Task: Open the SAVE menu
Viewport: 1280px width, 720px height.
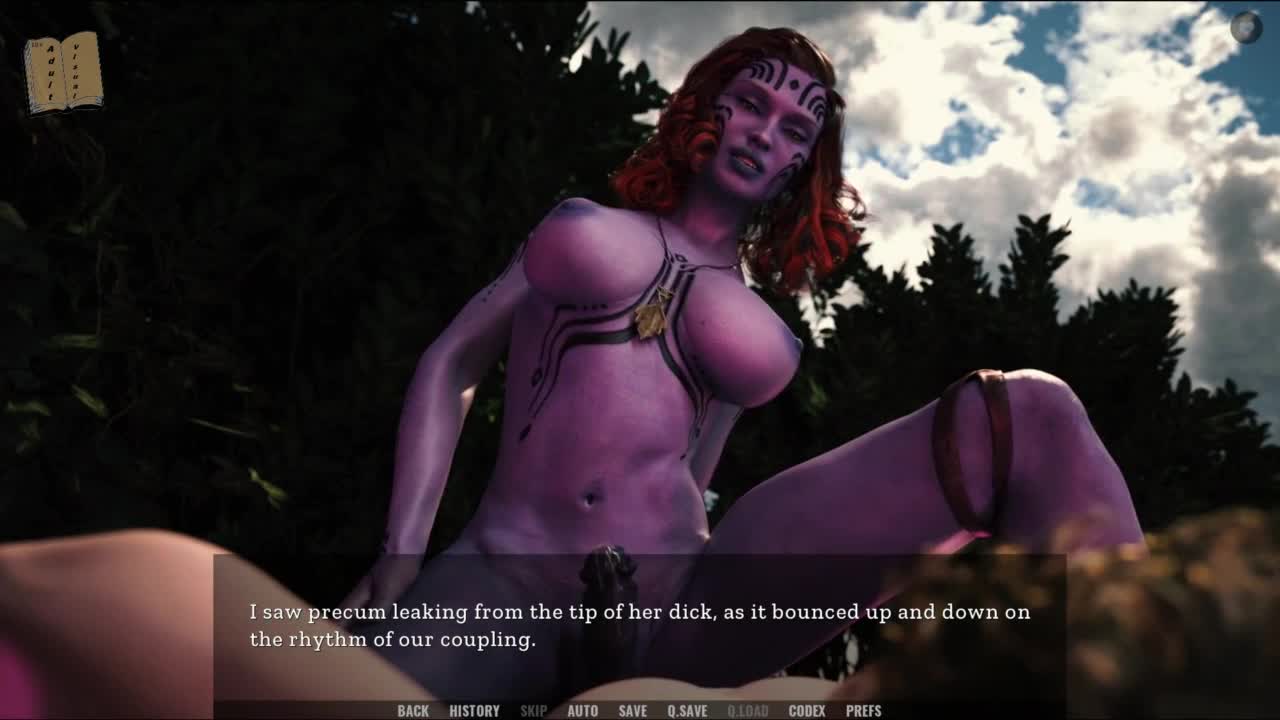Action: tap(632, 711)
